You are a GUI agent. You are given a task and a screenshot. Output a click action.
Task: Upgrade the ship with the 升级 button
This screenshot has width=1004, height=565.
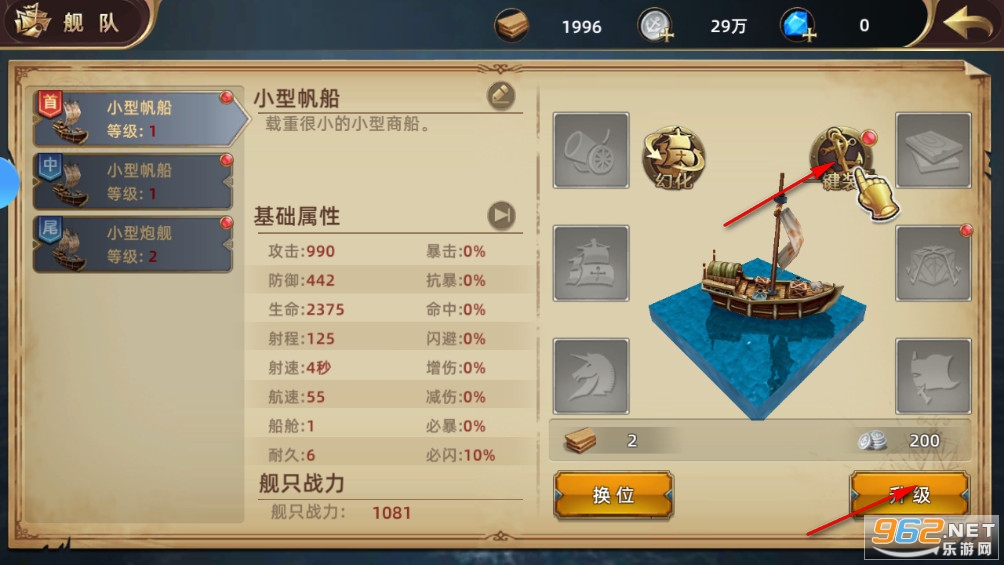[908, 495]
